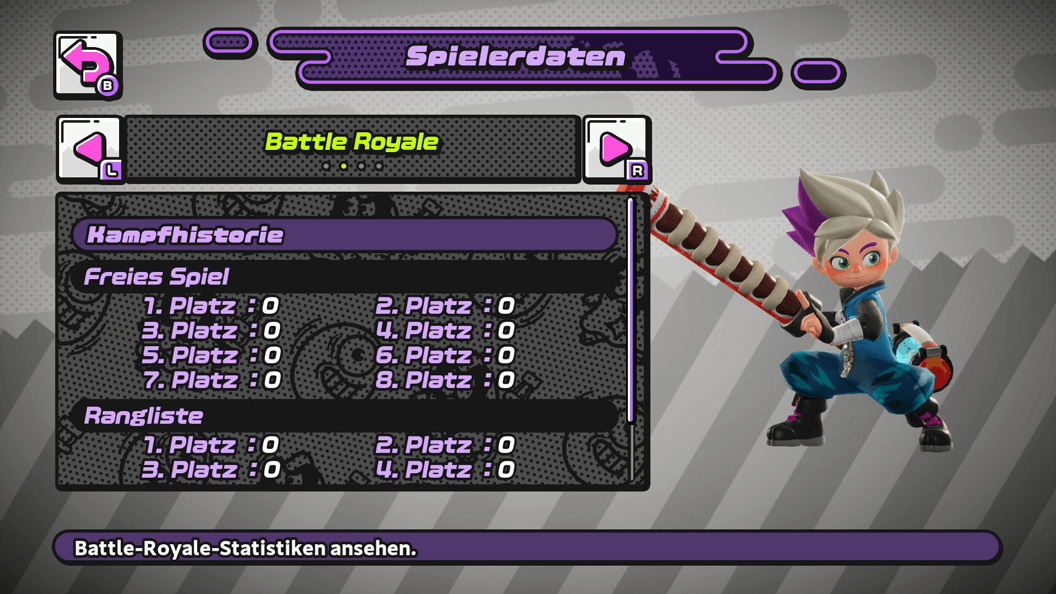This screenshot has height=594, width=1056.
Task: Go back with the pink return arrow
Action: (x=87, y=65)
